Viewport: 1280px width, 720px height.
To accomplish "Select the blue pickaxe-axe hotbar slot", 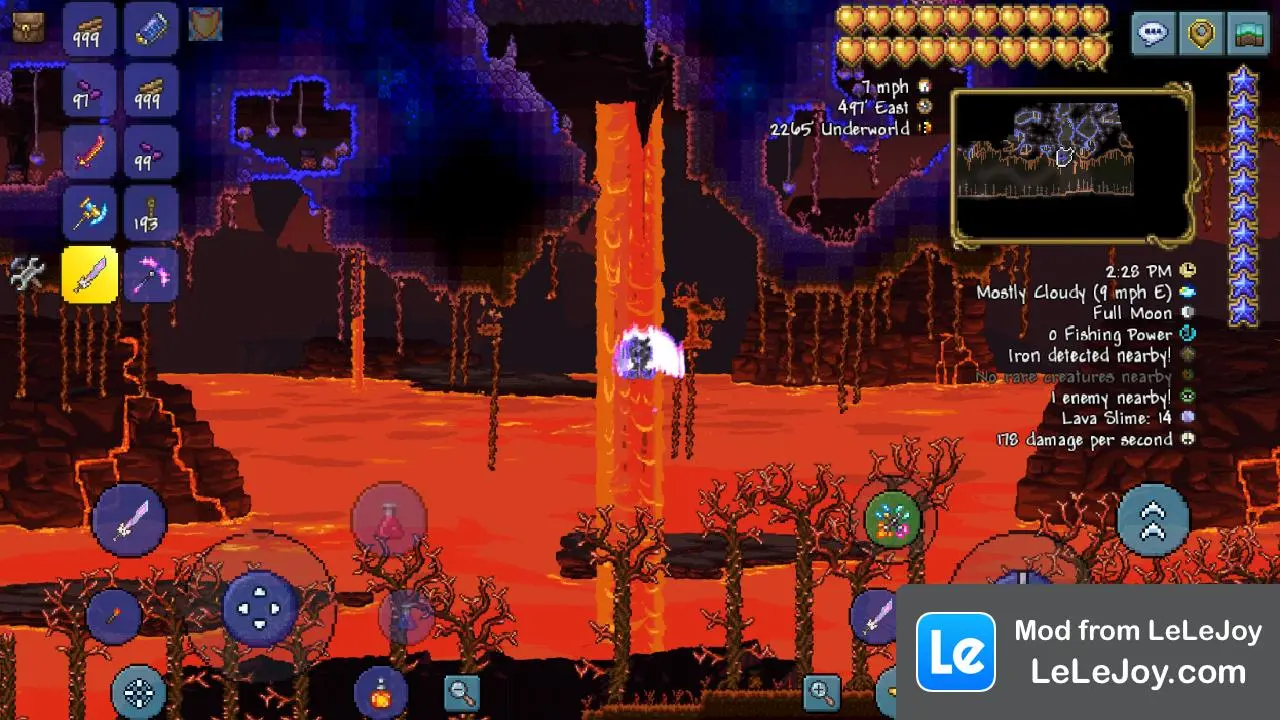I will [x=90, y=213].
